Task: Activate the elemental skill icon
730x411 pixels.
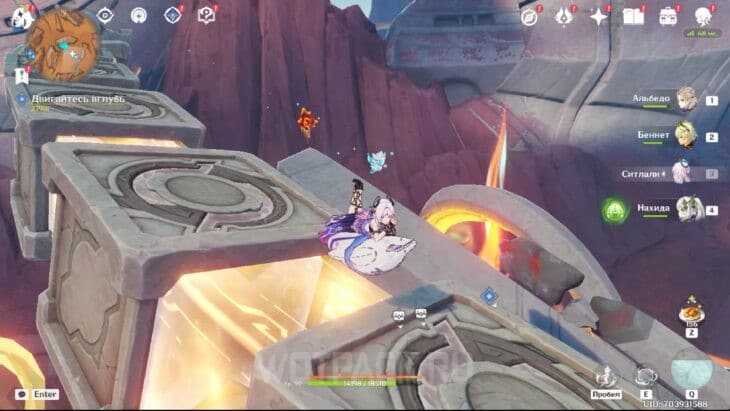Action: (646, 376)
